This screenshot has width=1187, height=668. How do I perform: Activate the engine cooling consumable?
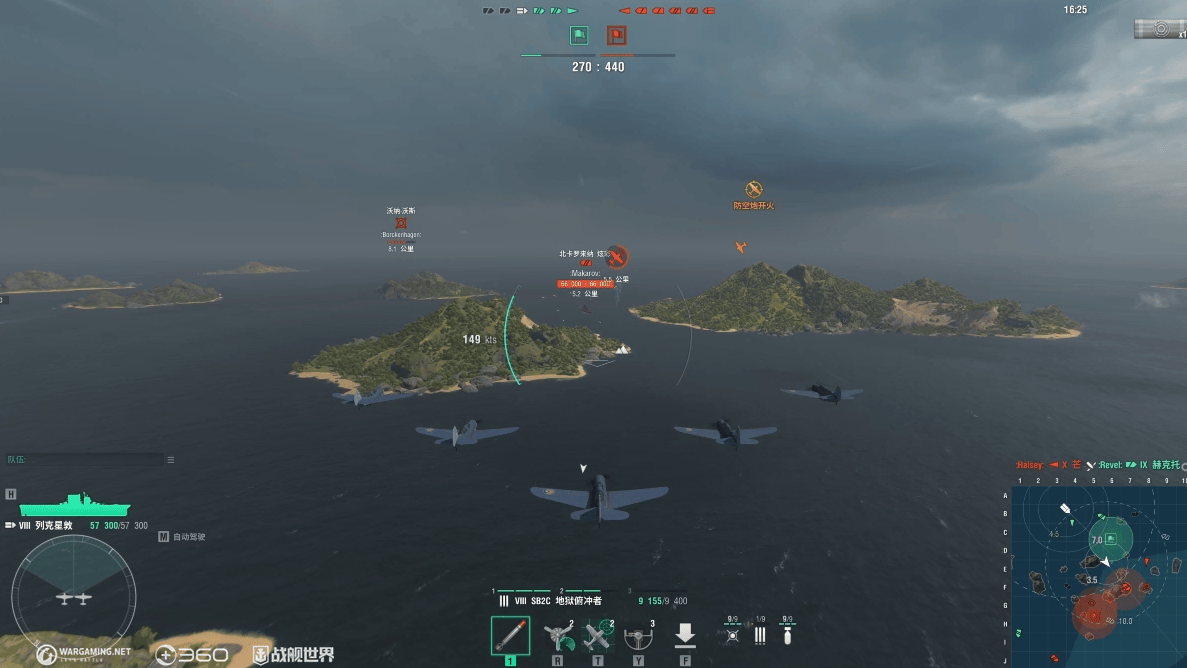point(557,635)
